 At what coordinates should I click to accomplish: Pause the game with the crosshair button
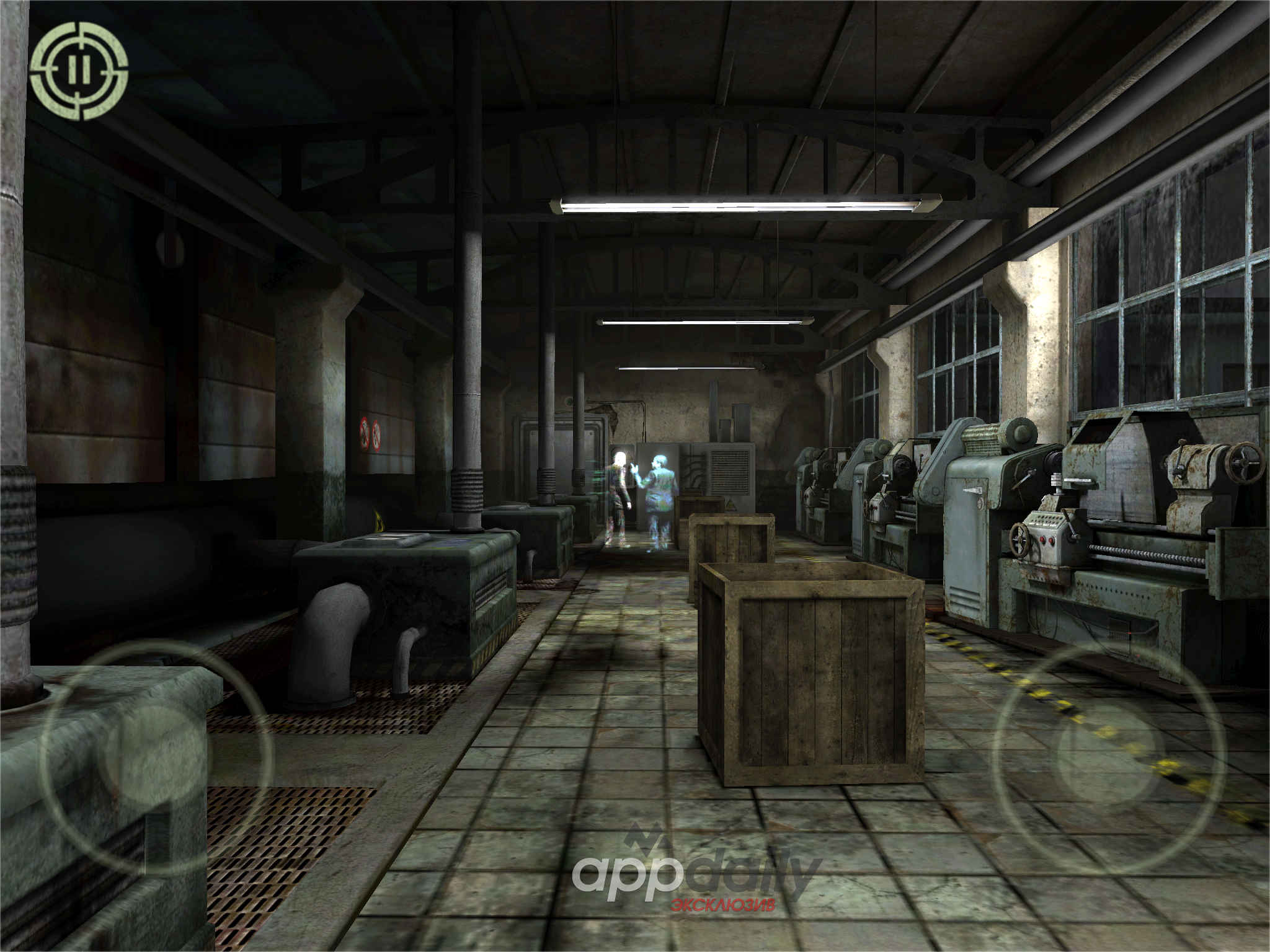[79, 71]
